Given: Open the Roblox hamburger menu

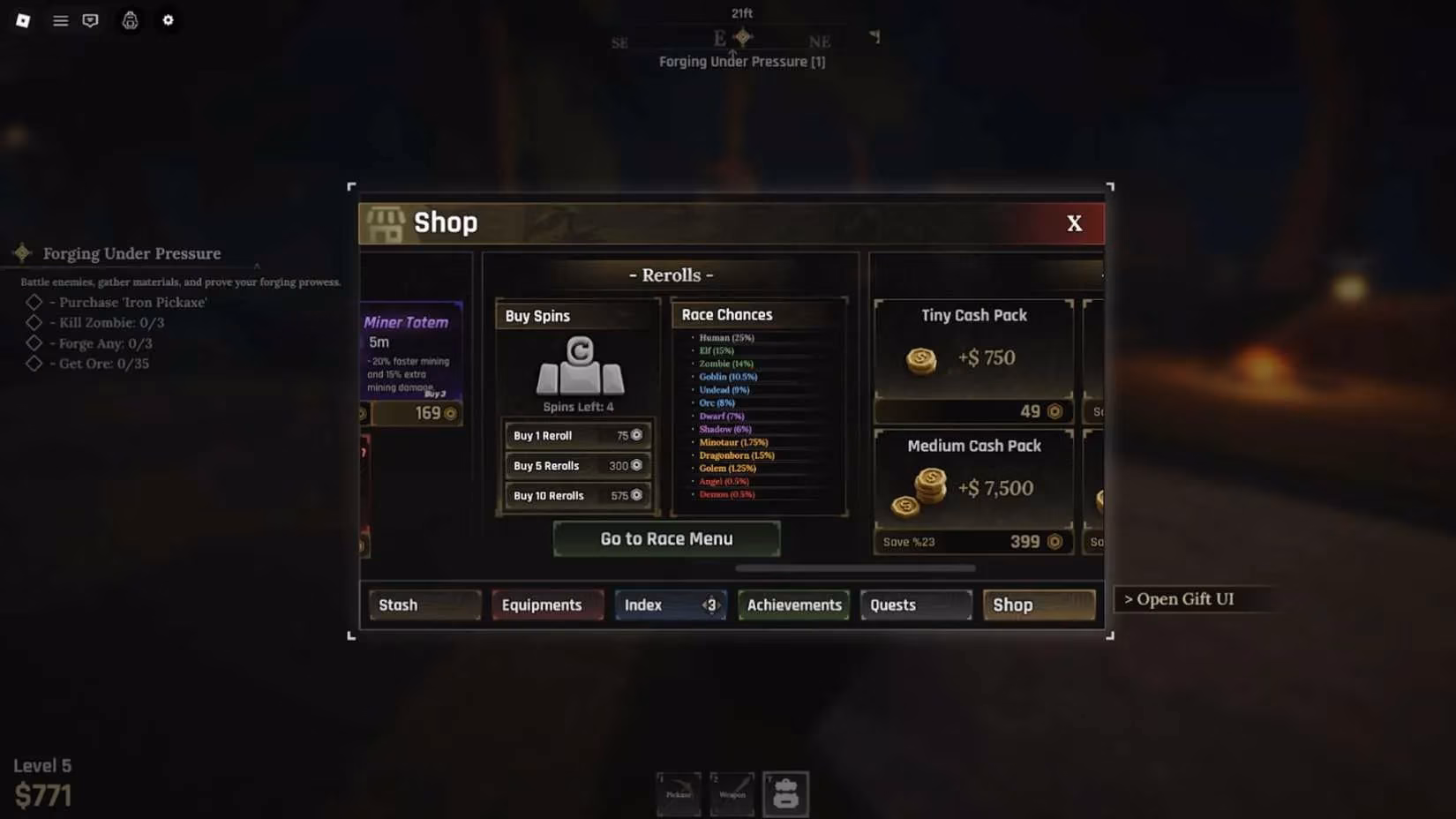Looking at the screenshot, I should [x=60, y=20].
